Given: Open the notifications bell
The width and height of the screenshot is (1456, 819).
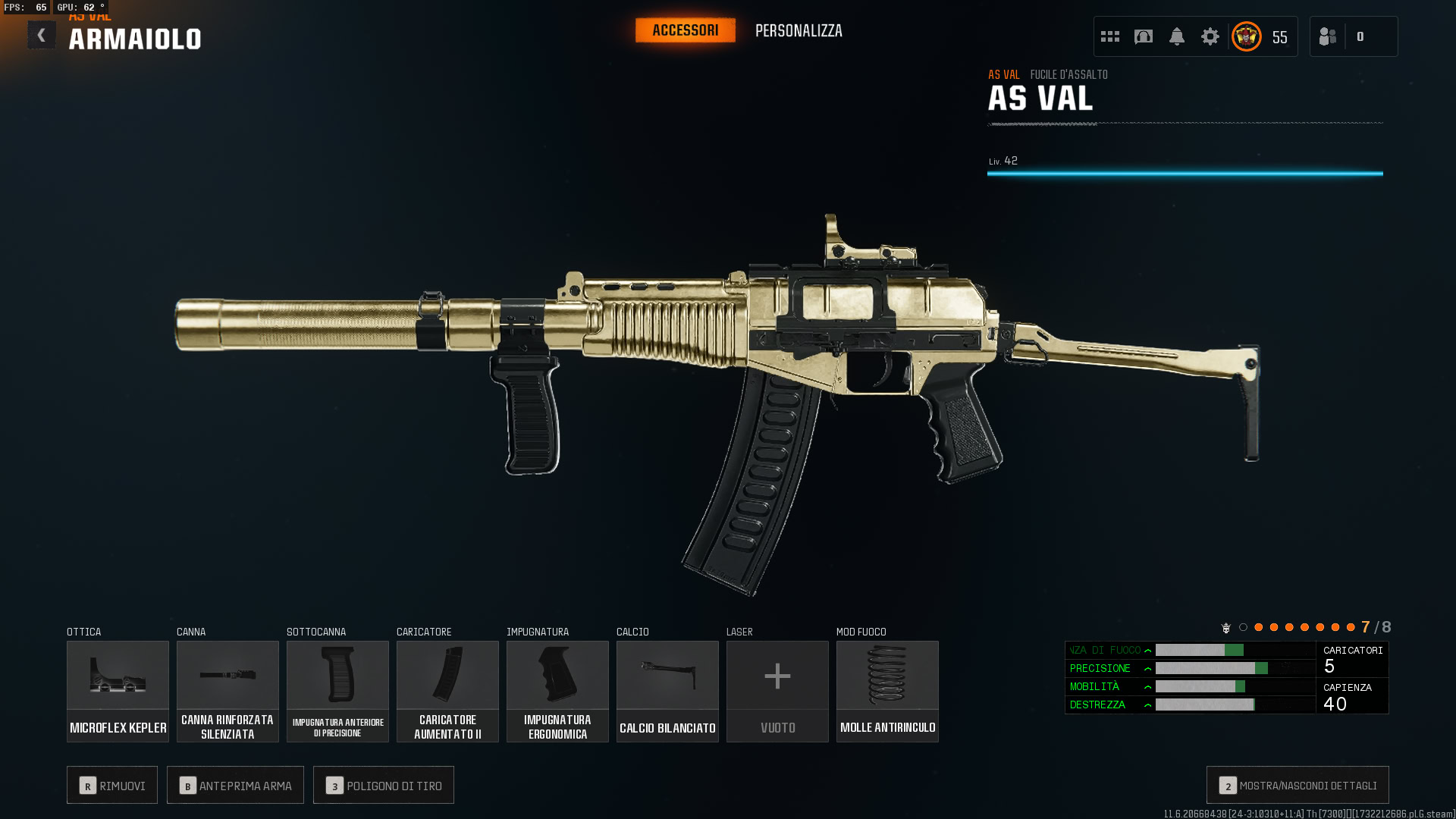Looking at the screenshot, I should point(1177,36).
